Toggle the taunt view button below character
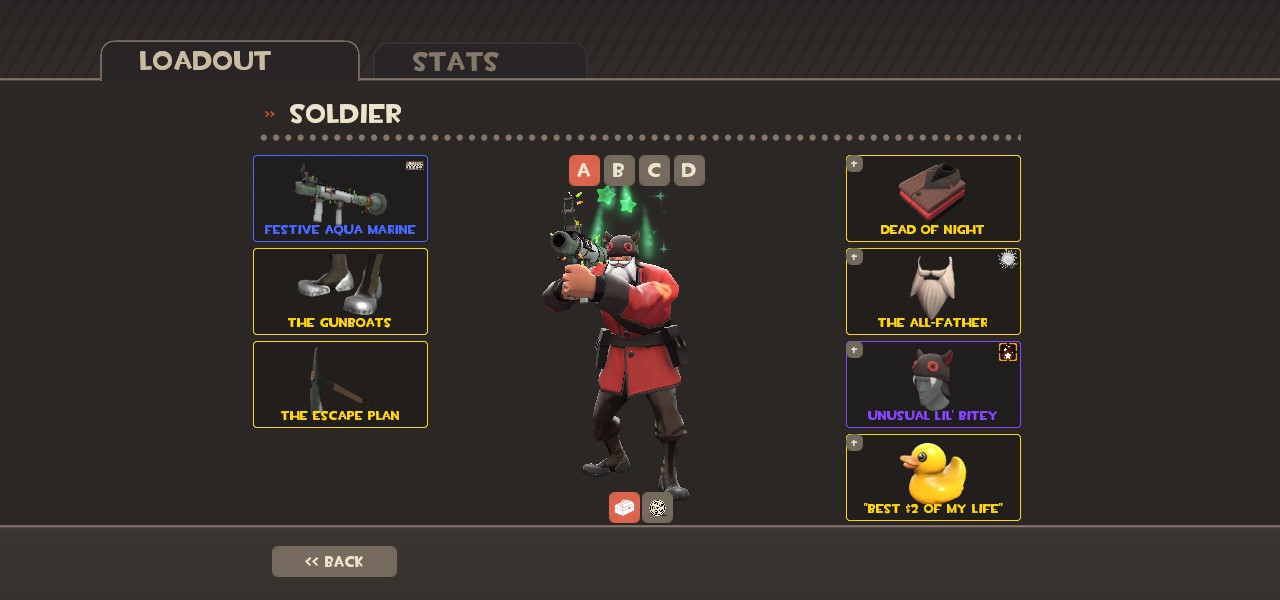This screenshot has height=600, width=1280. click(x=657, y=508)
